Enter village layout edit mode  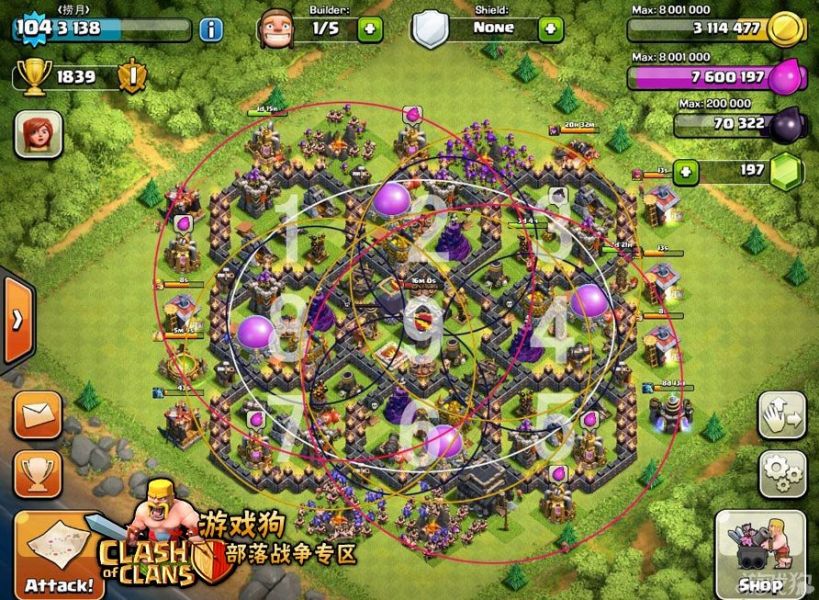(781, 414)
